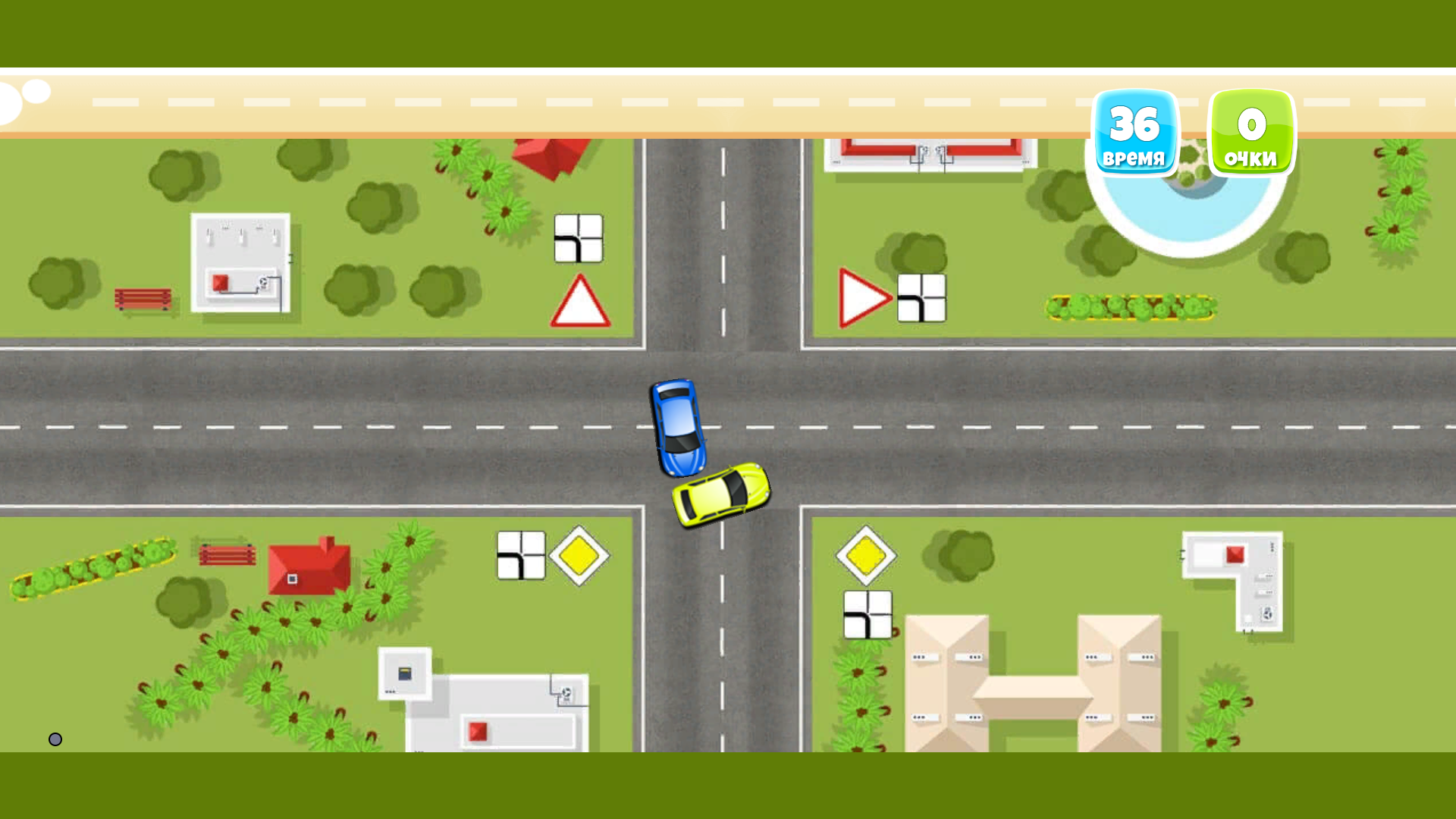This screenshot has width=1456, height=819.
Task: Select the right-pointing yield sign near the fountain
Action: tap(863, 298)
